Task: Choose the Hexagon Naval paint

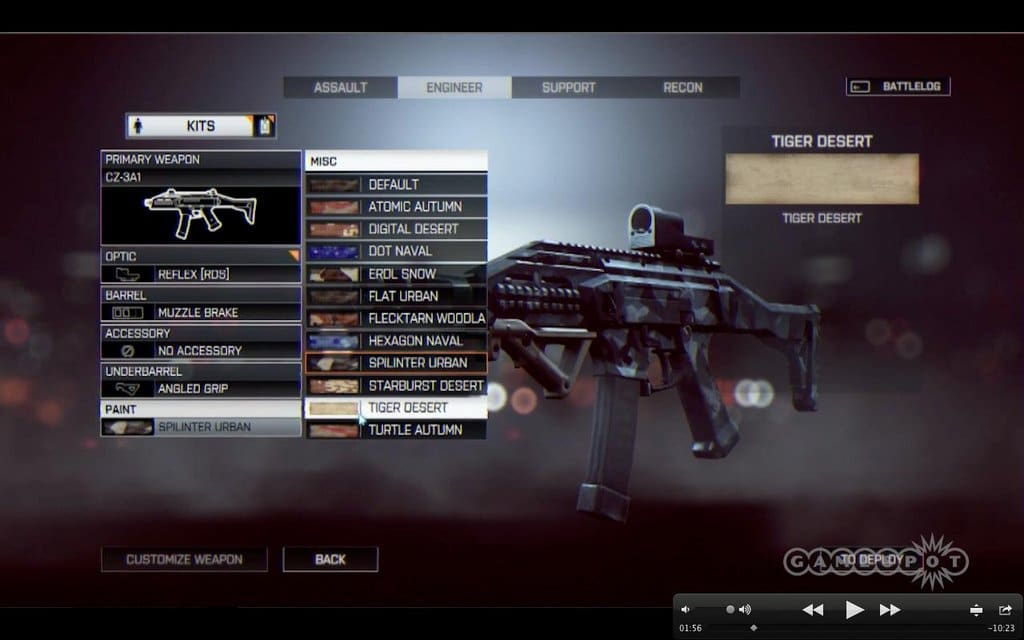Action: 396,341
